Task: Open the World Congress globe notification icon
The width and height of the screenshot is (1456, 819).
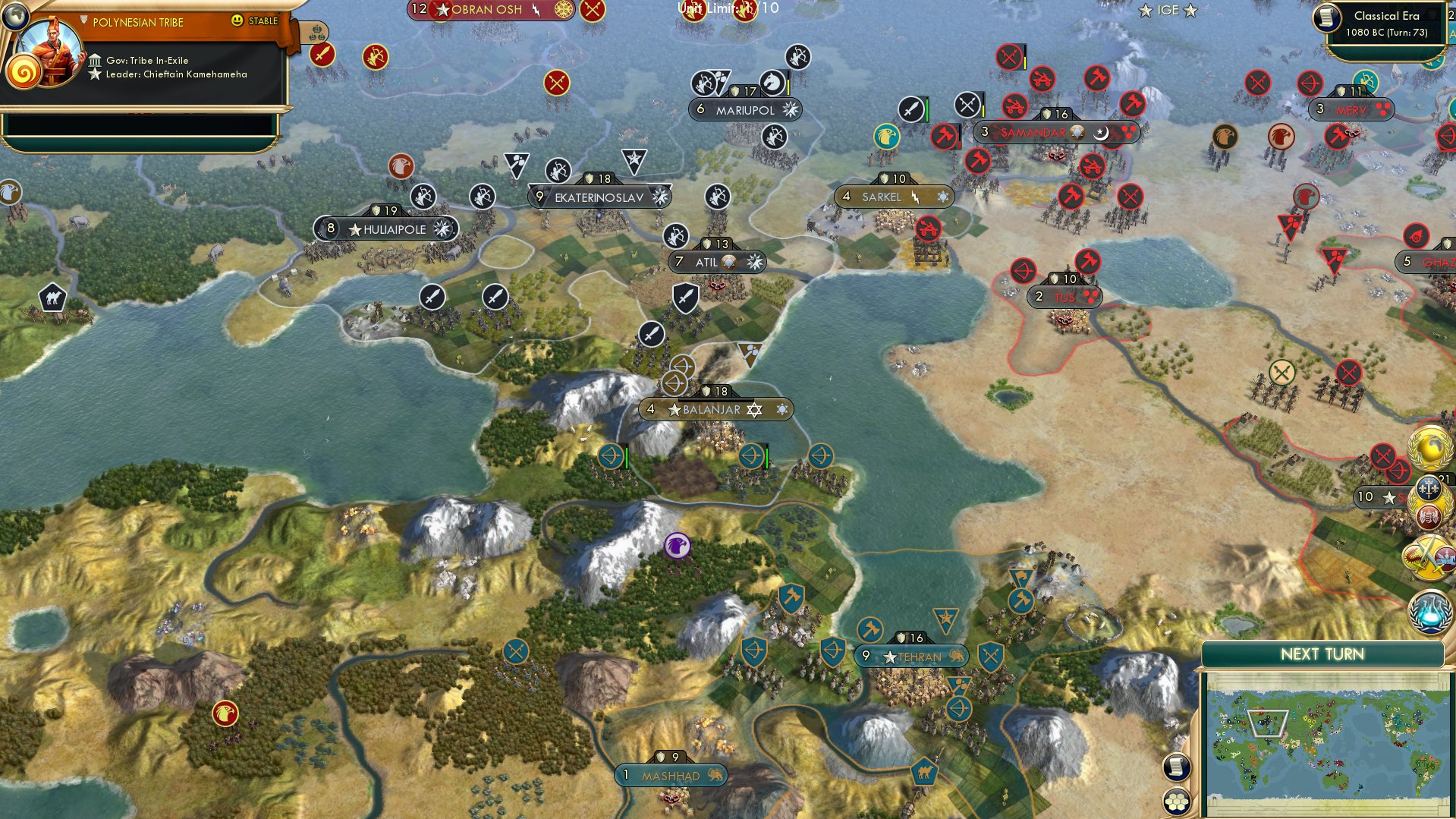Action: coord(1426,449)
